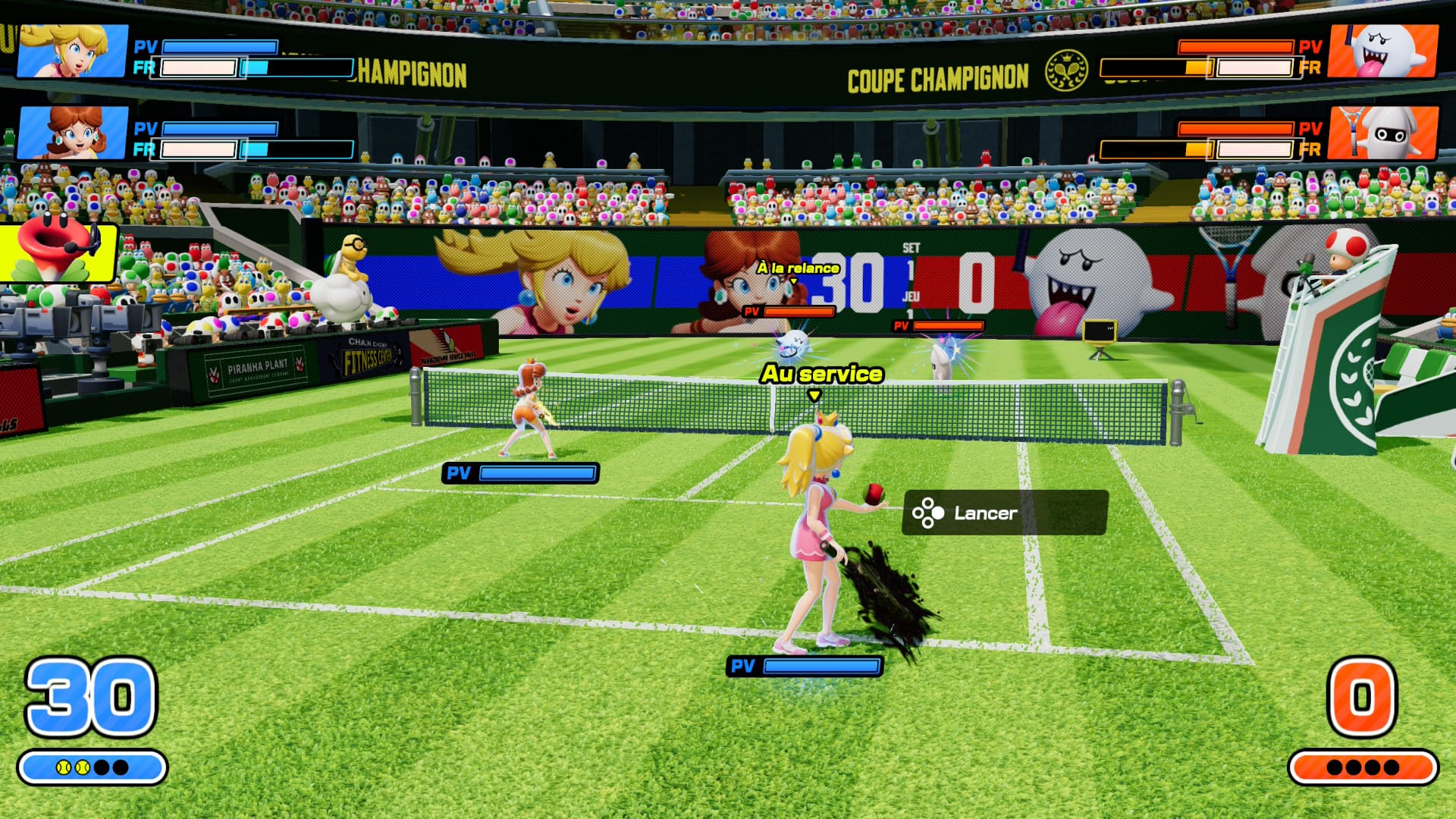Viewport: 1456px width, 819px height.
Task: Click Blooper's opponent portrait
Action: pos(1383,133)
